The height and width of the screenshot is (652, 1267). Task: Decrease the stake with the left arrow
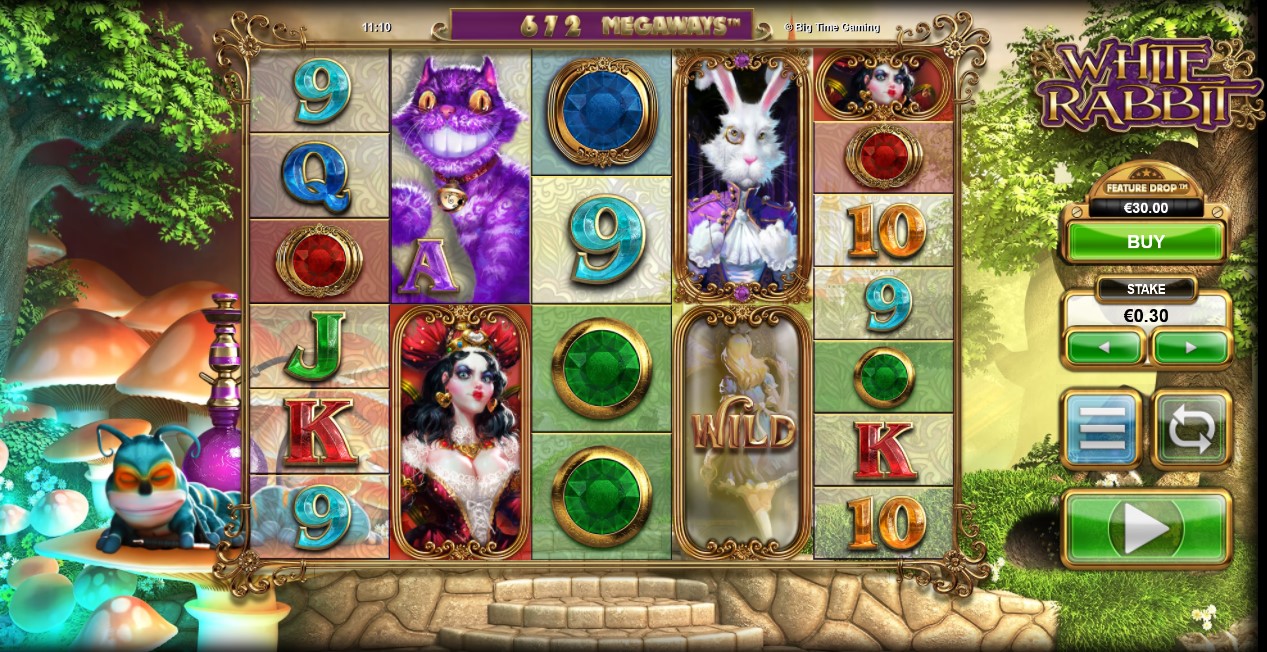(1104, 348)
